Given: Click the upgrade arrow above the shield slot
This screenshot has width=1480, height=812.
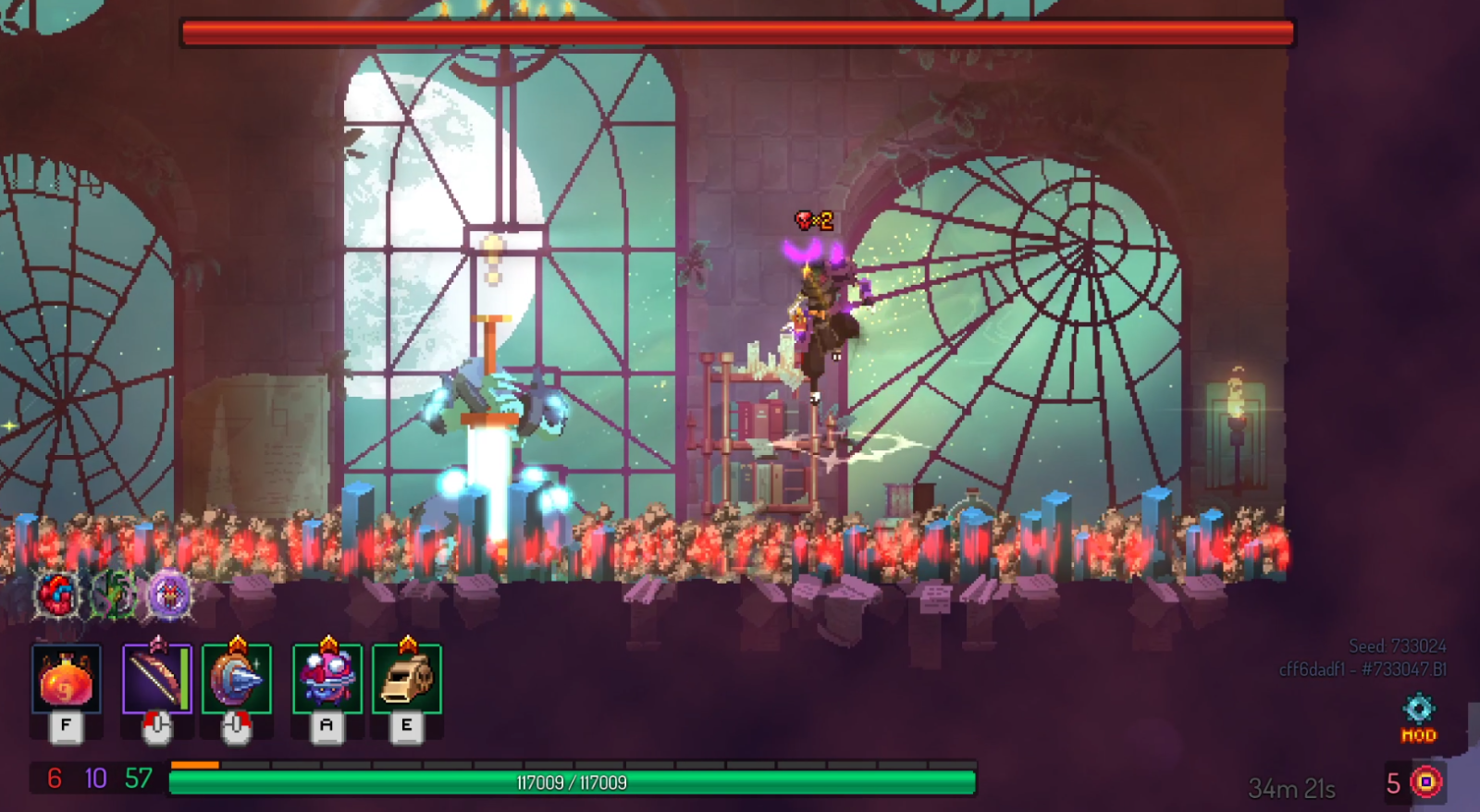Looking at the screenshot, I should pos(237,642).
